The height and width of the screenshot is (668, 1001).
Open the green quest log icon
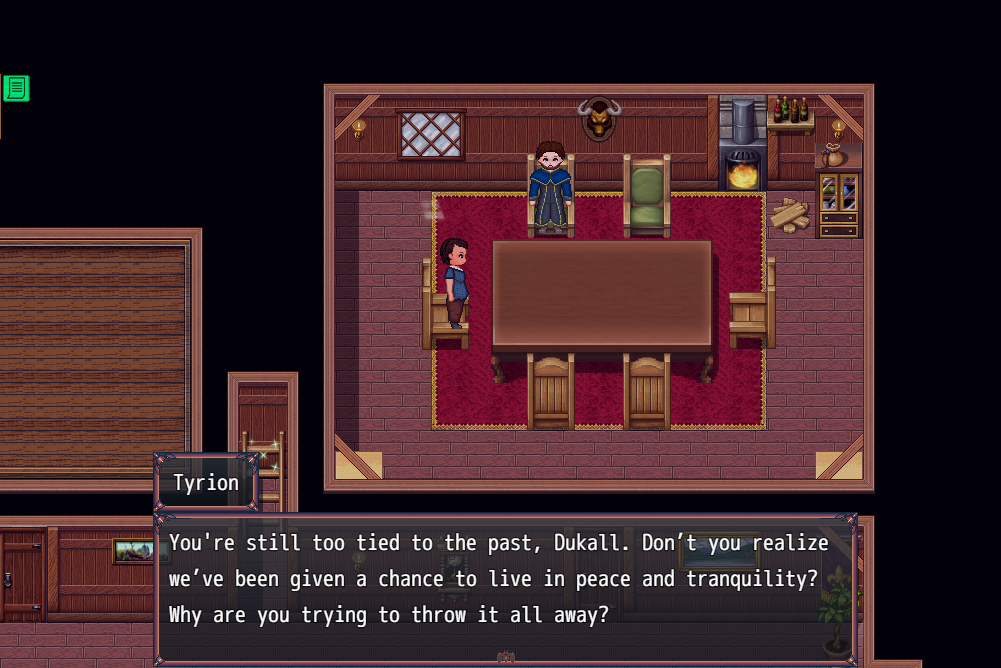(16, 88)
